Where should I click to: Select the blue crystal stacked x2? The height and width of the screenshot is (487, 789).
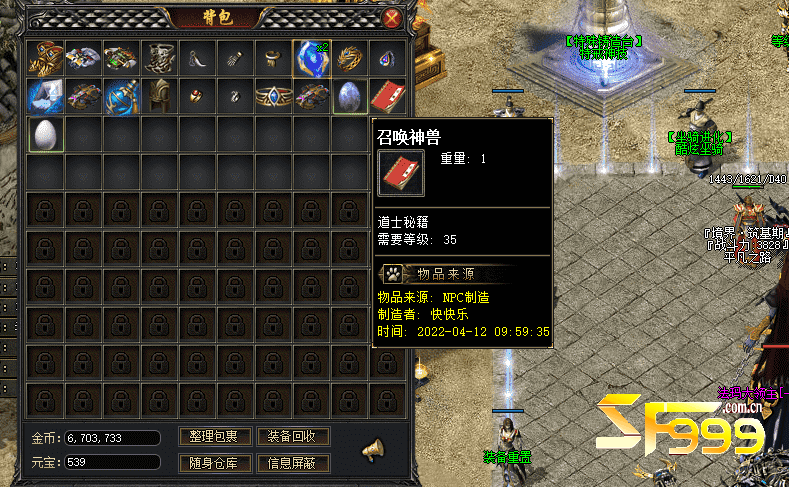(311, 59)
